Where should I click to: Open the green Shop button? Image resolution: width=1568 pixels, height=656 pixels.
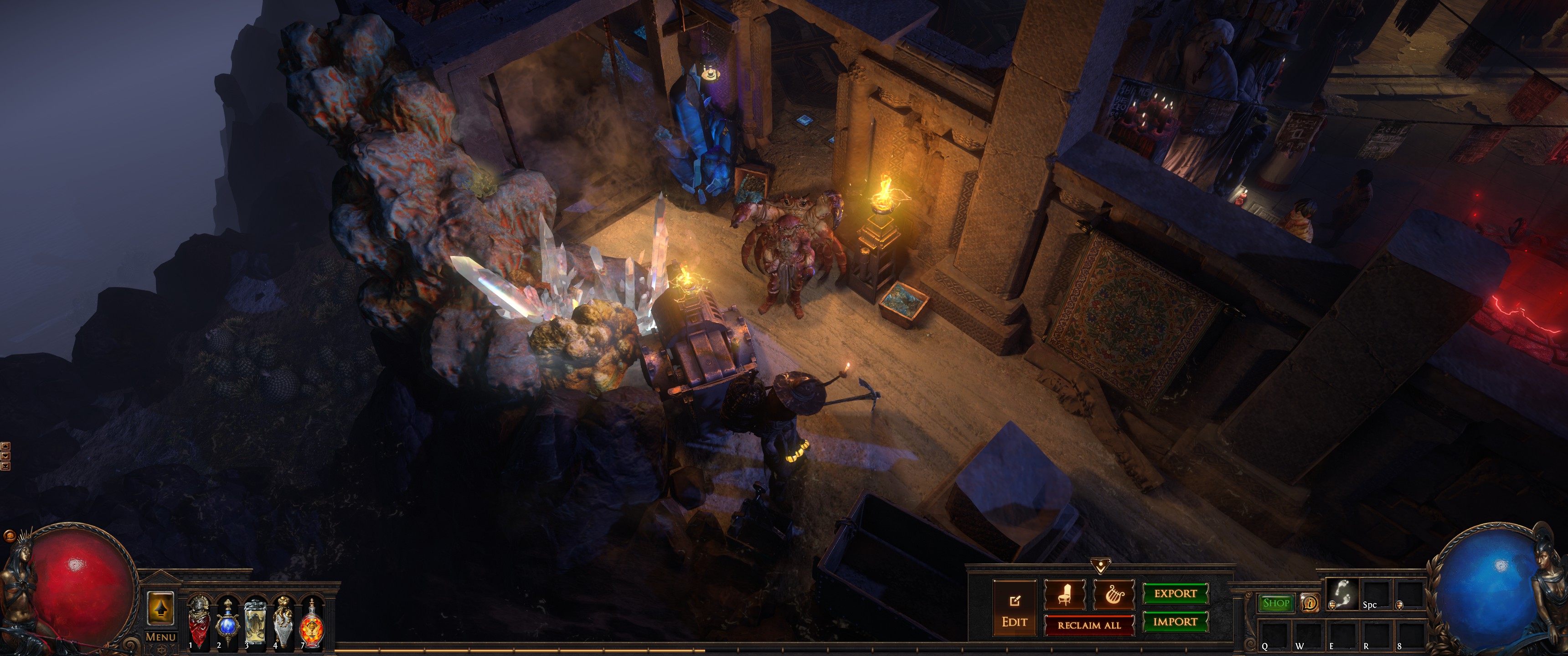[1276, 603]
